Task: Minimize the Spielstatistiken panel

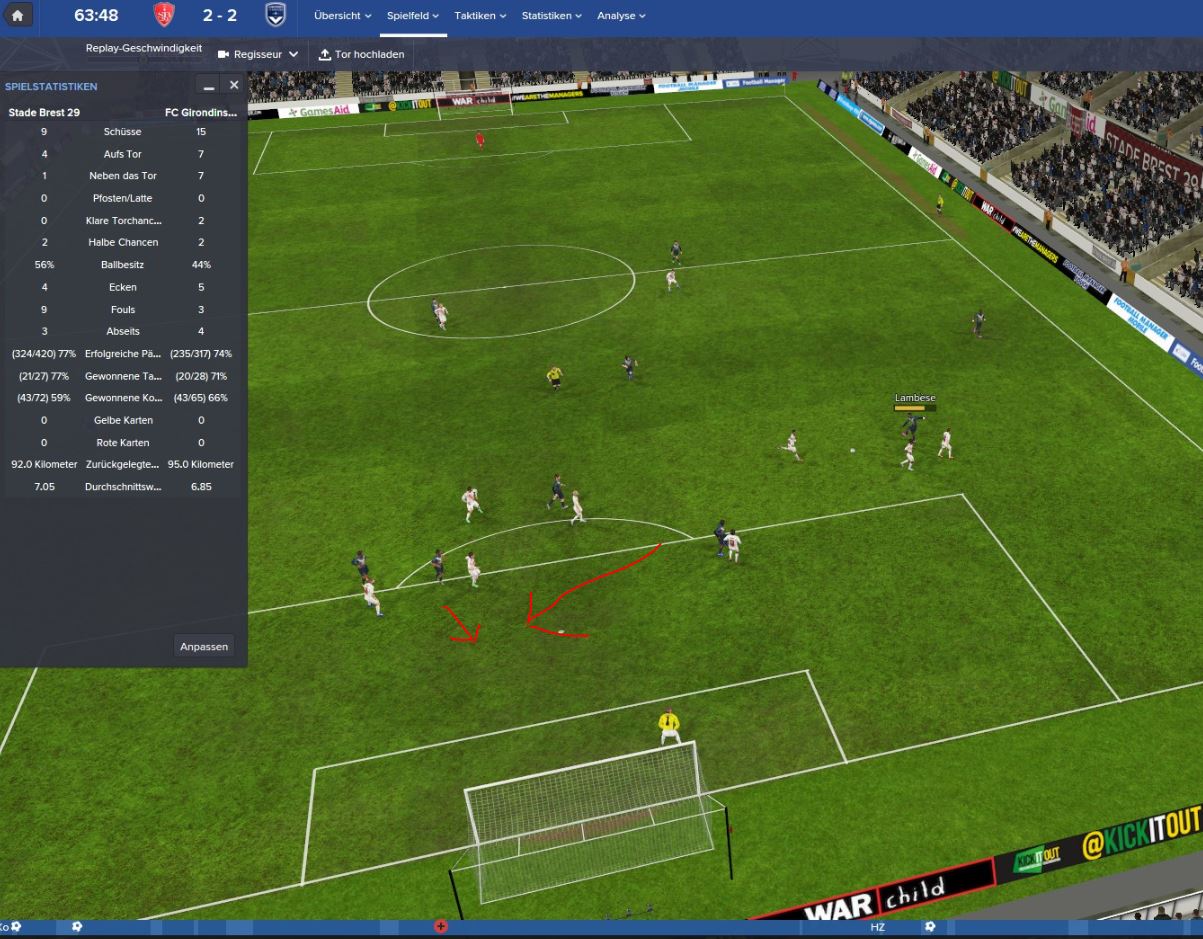Action: click(209, 87)
